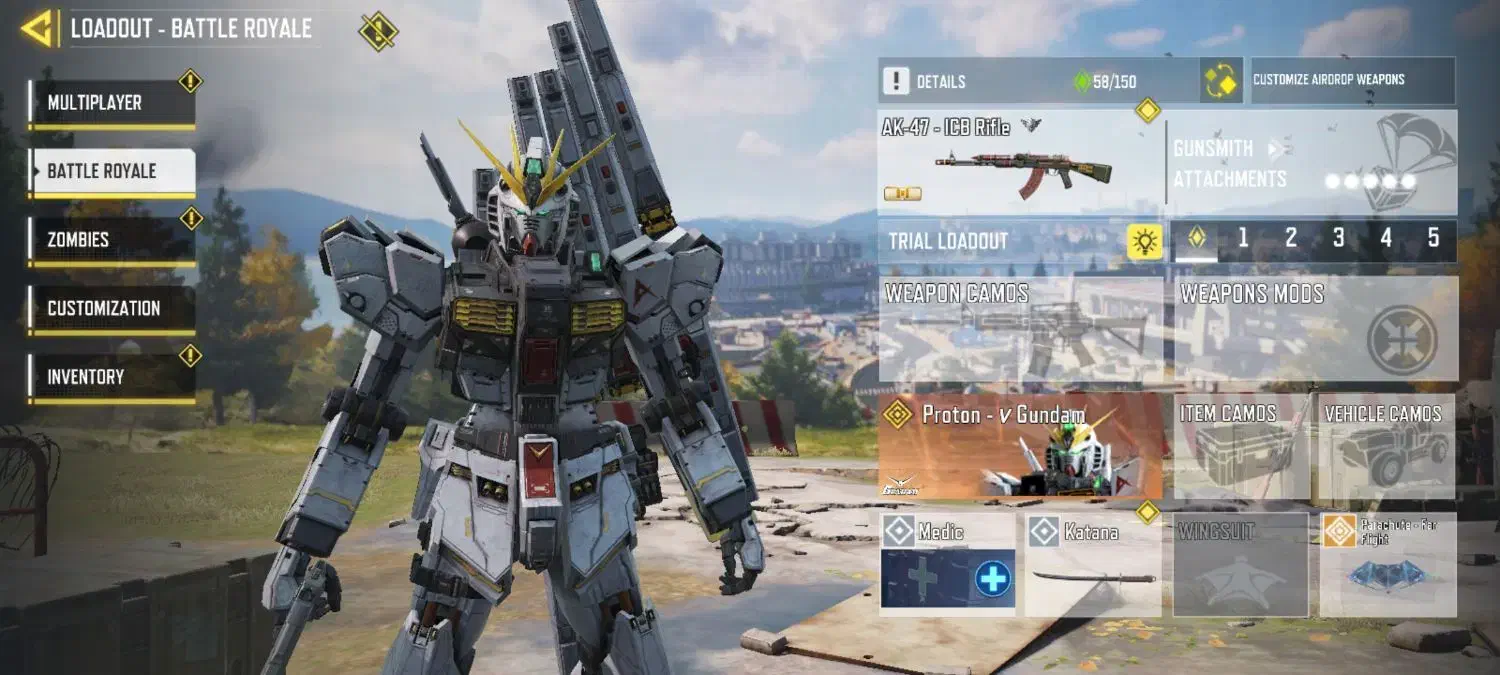Toggle the Trial Loadout lightbulb

(1145, 241)
